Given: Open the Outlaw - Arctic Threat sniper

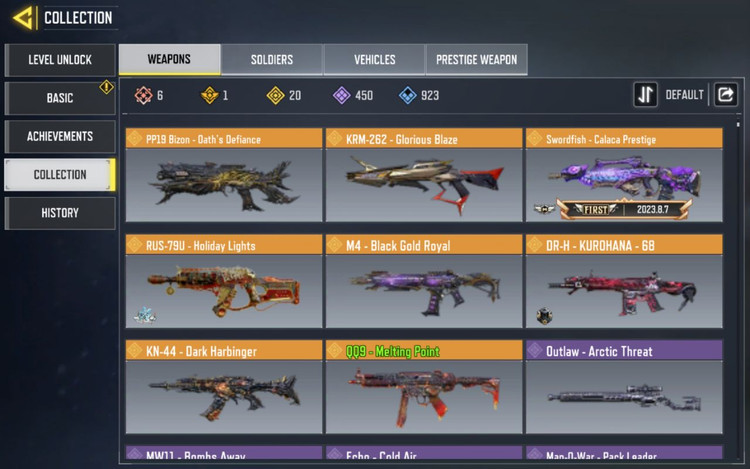Looking at the screenshot, I should coord(624,387).
